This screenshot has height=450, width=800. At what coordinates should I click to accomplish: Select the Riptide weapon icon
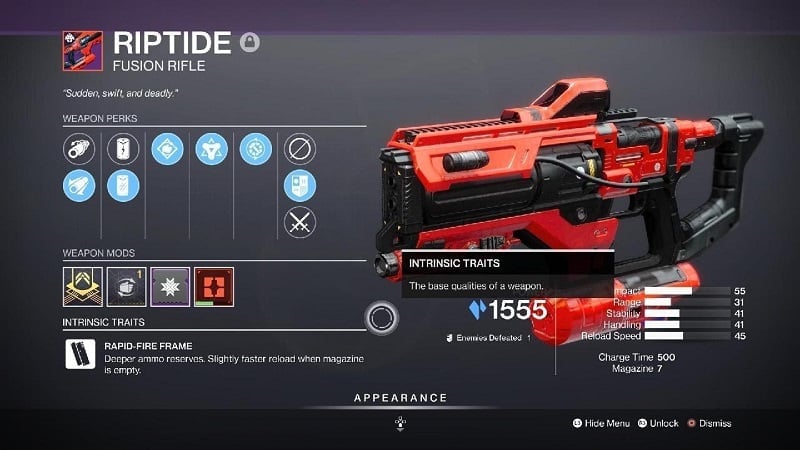82,49
